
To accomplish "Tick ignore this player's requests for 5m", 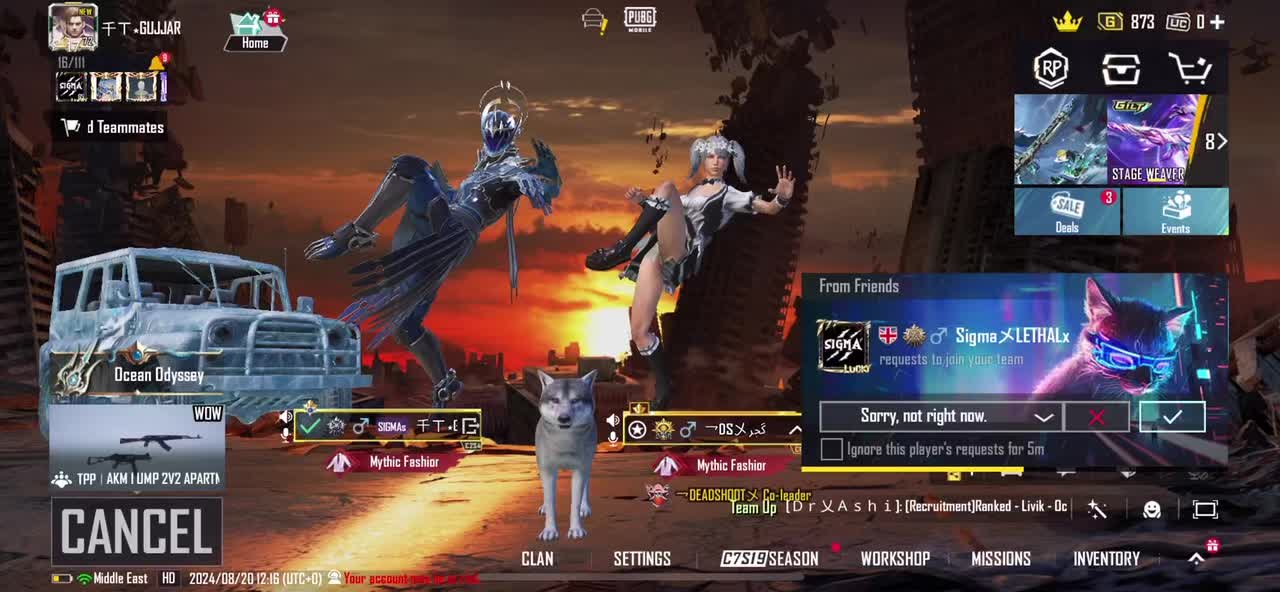I will click(831, 449).
